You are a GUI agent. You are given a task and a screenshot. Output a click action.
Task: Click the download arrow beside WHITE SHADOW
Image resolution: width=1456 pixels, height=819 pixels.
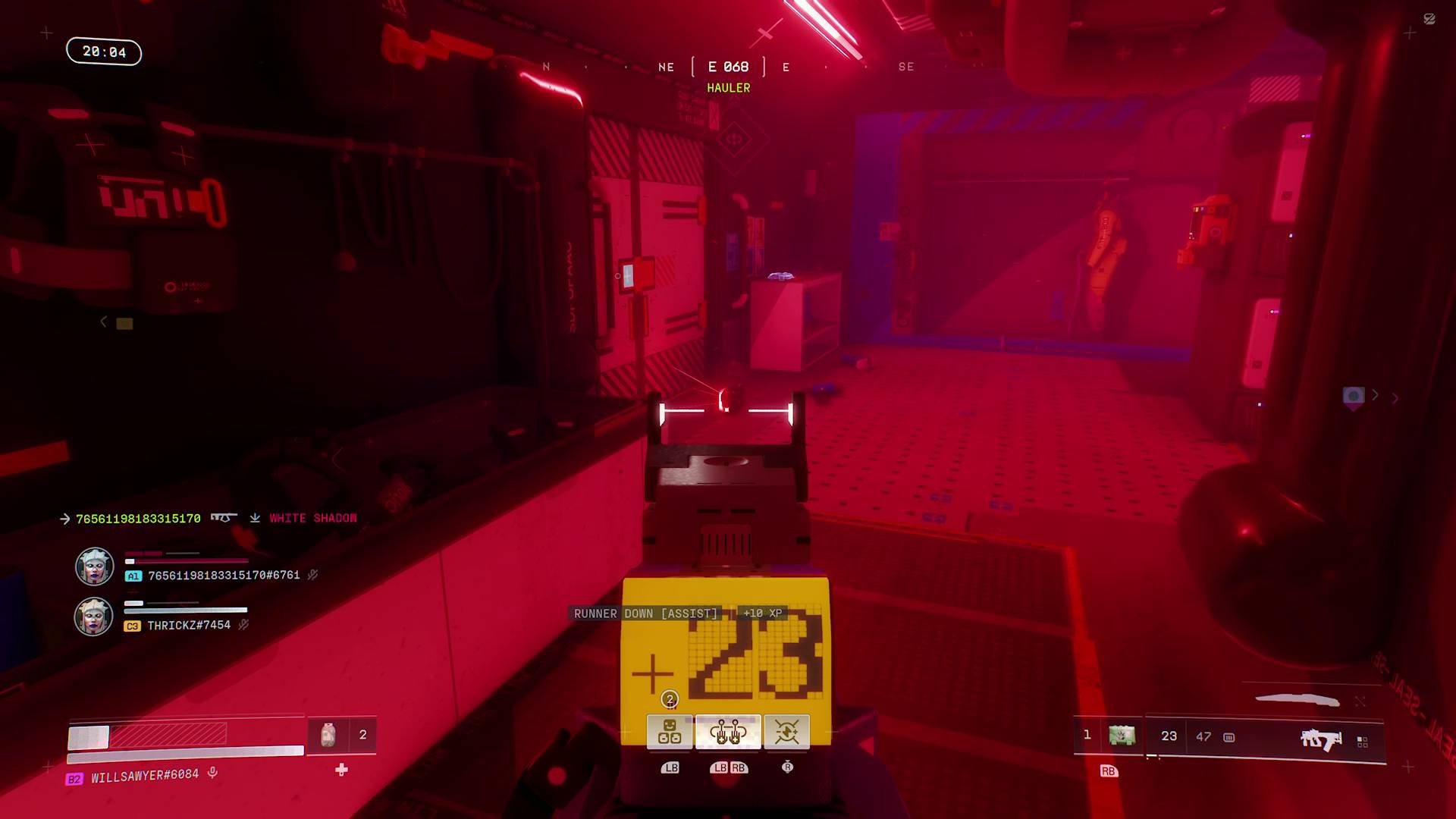pyautogui.click(x=253, y=518)
